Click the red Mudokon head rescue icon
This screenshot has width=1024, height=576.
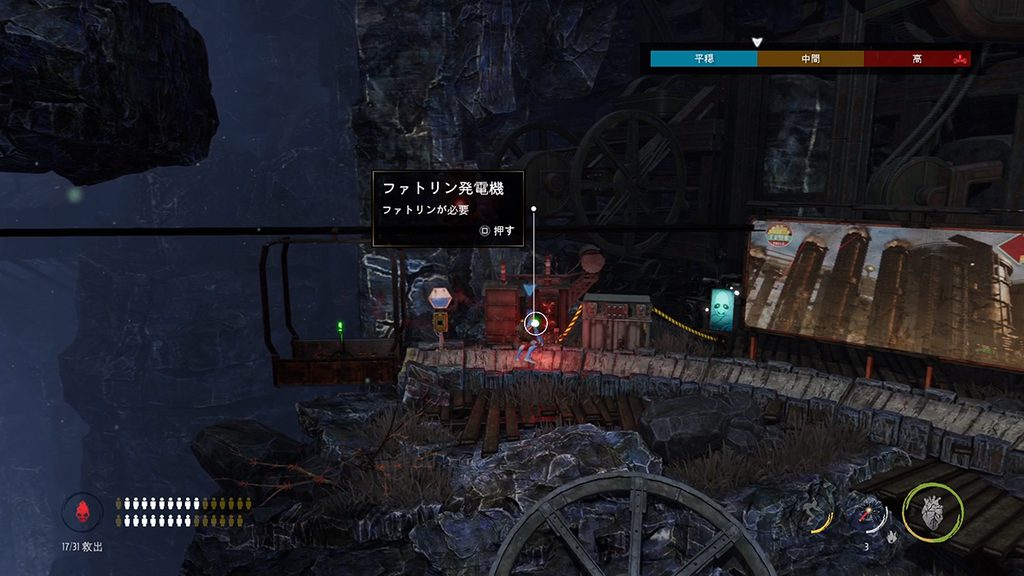point(82,512)
